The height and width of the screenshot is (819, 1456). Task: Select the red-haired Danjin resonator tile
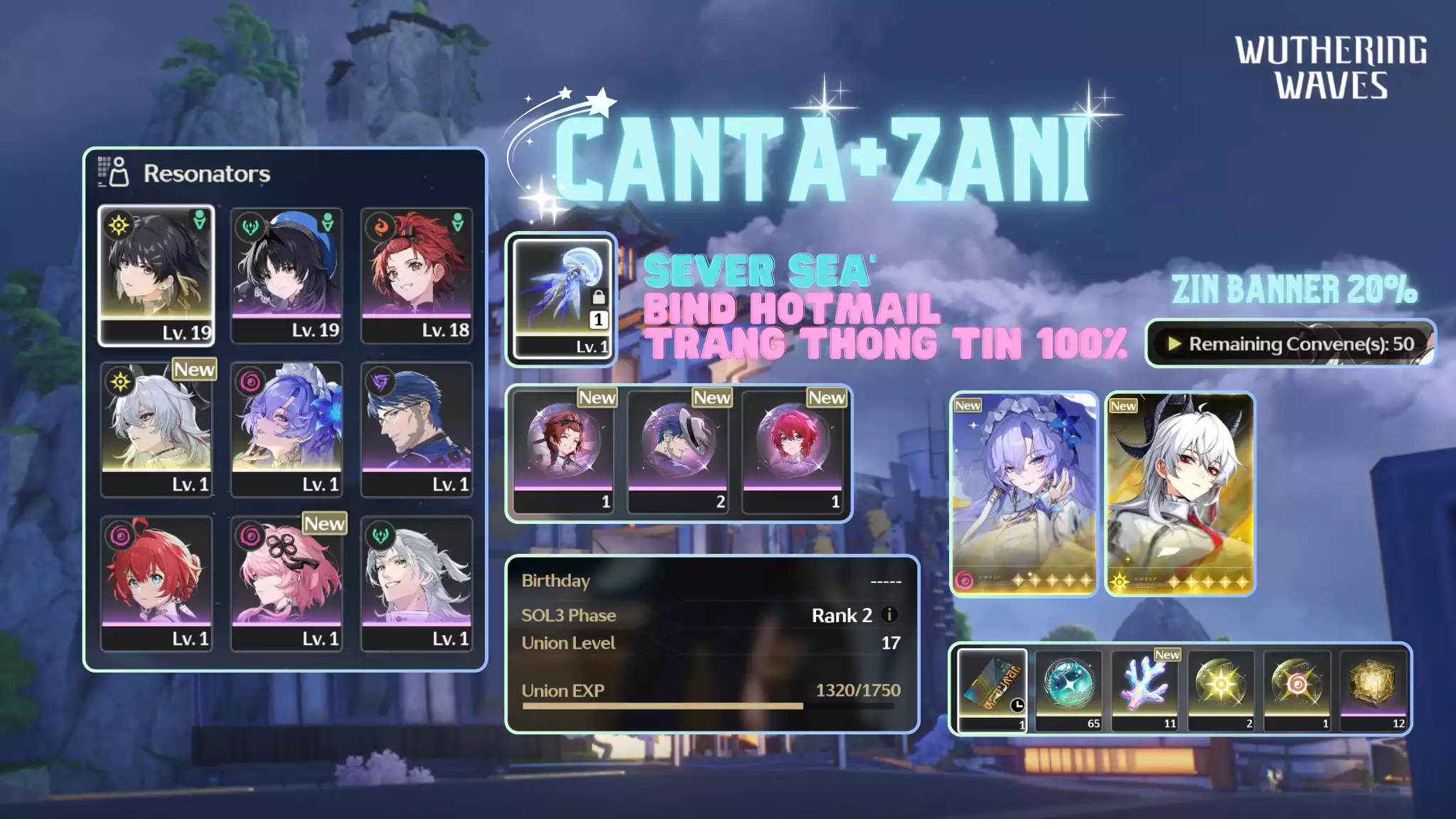click(156, 583)
